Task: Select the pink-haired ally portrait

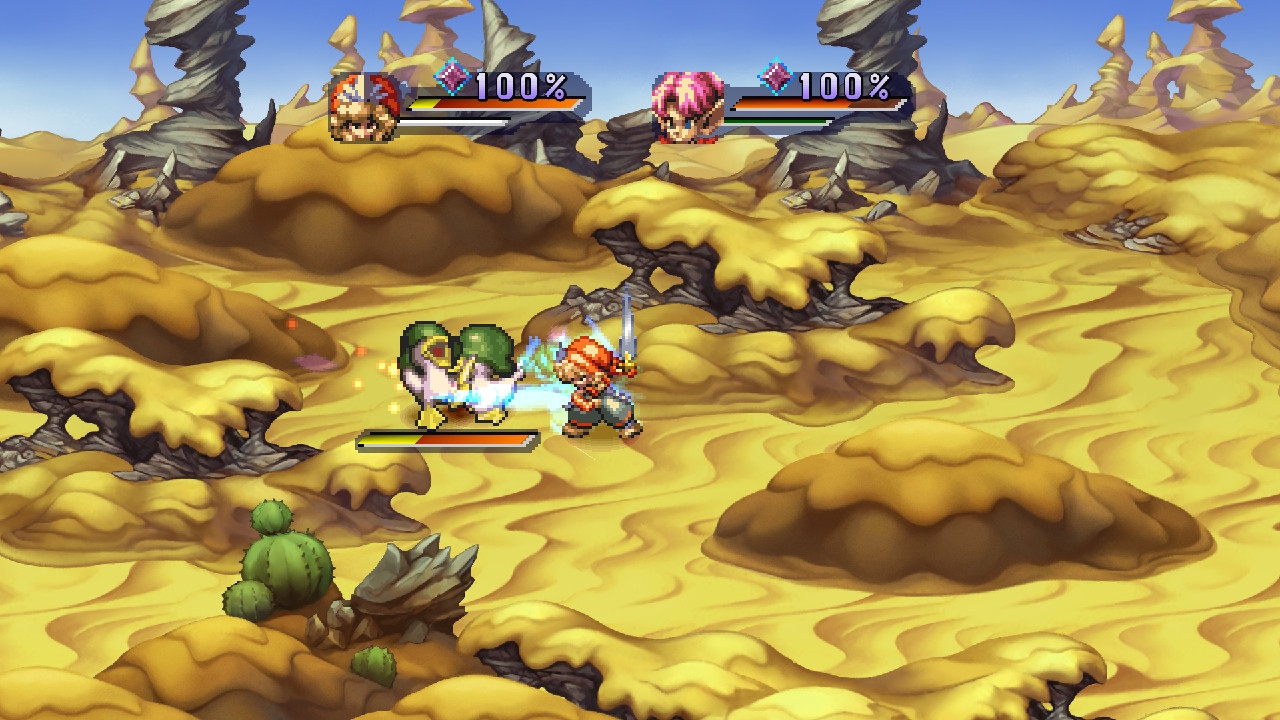Action: click(688, 106)
